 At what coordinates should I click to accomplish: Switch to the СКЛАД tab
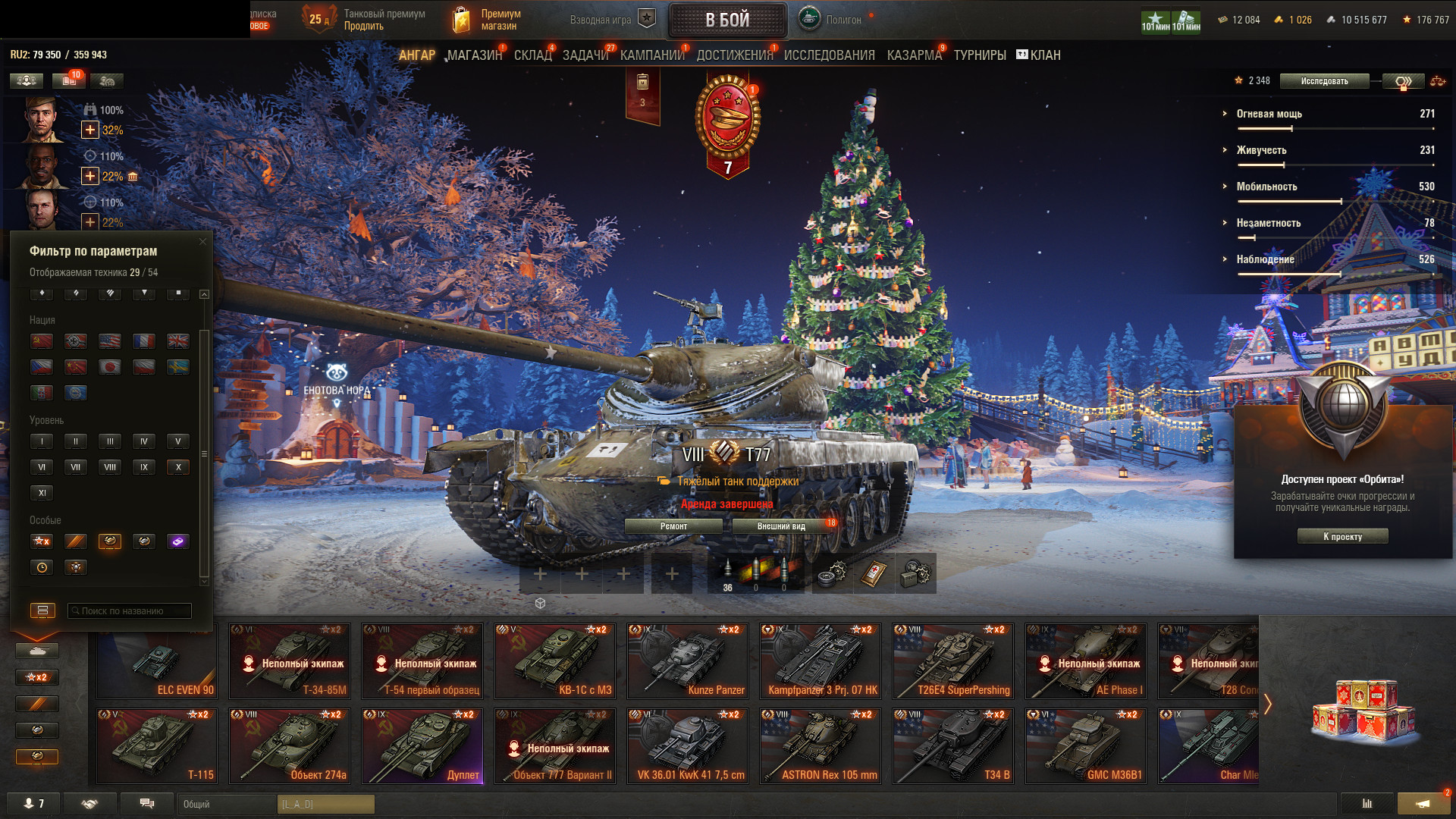[x=532, y=55]
